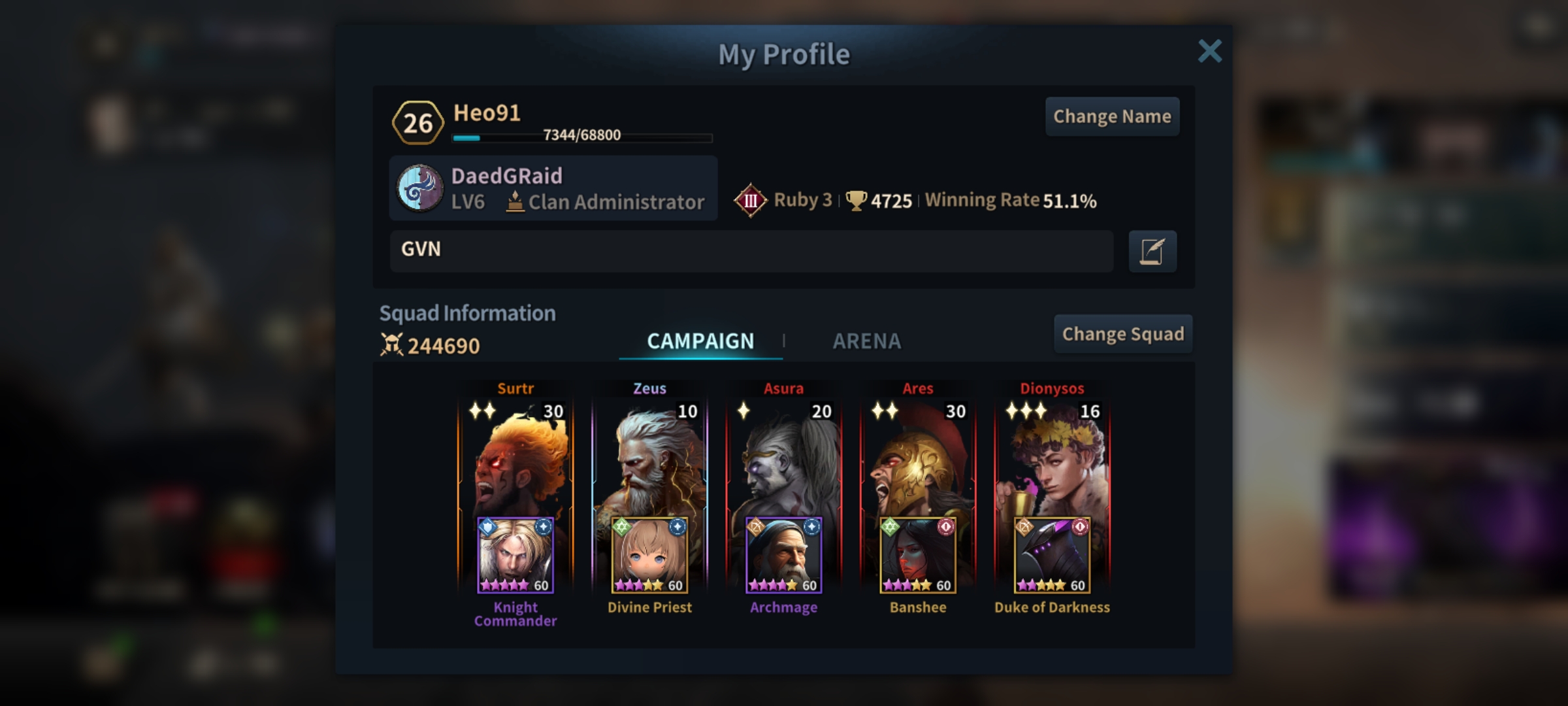Open the Duke of Darkness hero portrait

pyautogui.click(x=1052, y=556)
